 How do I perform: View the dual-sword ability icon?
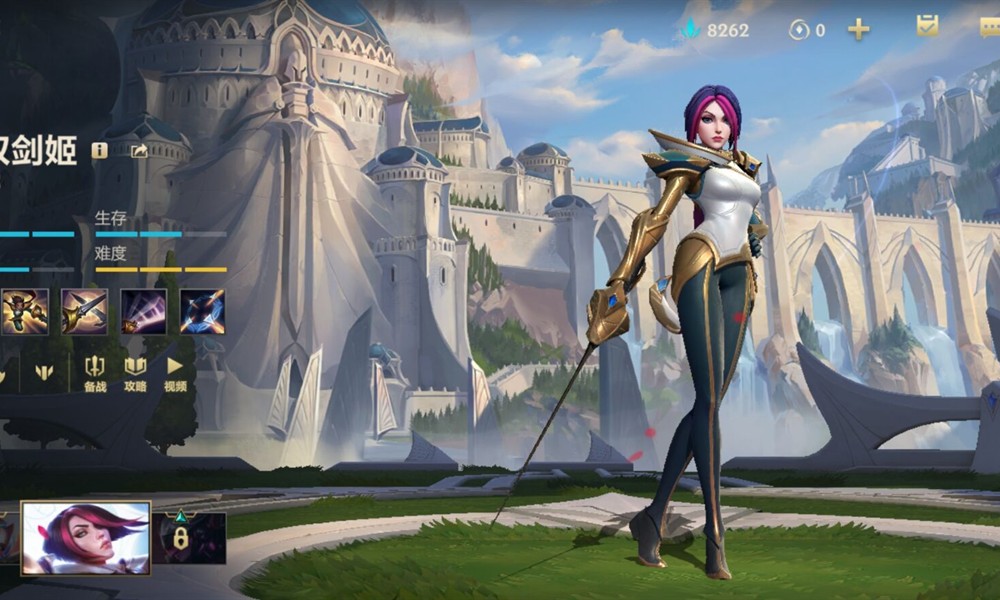(x=84, y=311)
